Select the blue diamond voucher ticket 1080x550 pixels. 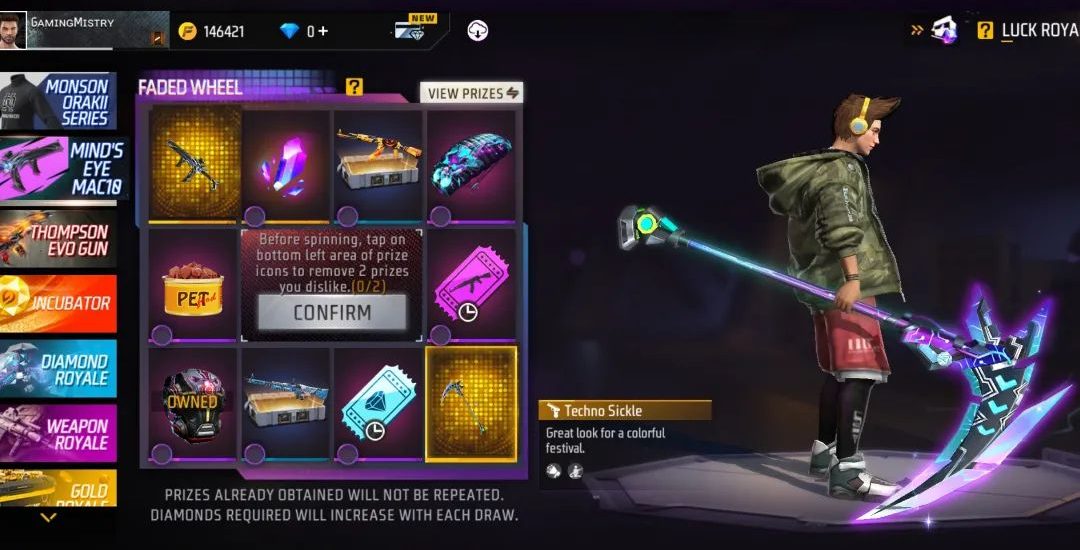(x=378, y=403)
